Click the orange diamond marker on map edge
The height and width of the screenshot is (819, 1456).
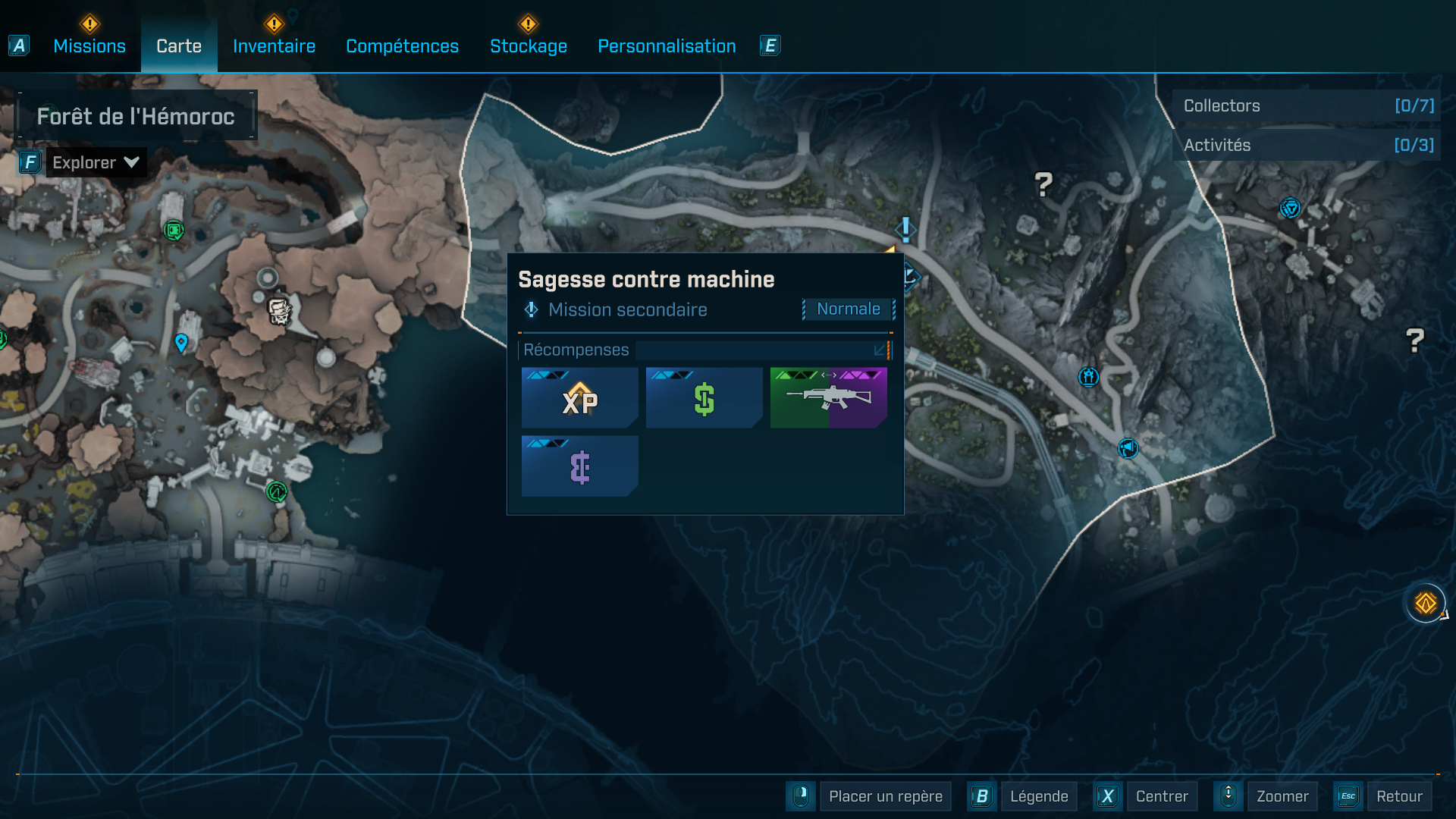[x=1426, y=604]
